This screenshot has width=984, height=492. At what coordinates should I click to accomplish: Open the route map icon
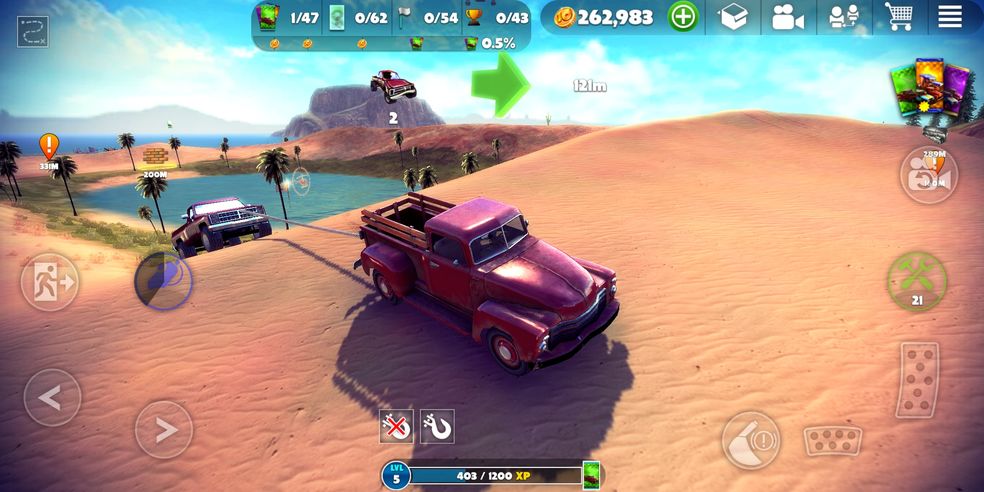33,31
